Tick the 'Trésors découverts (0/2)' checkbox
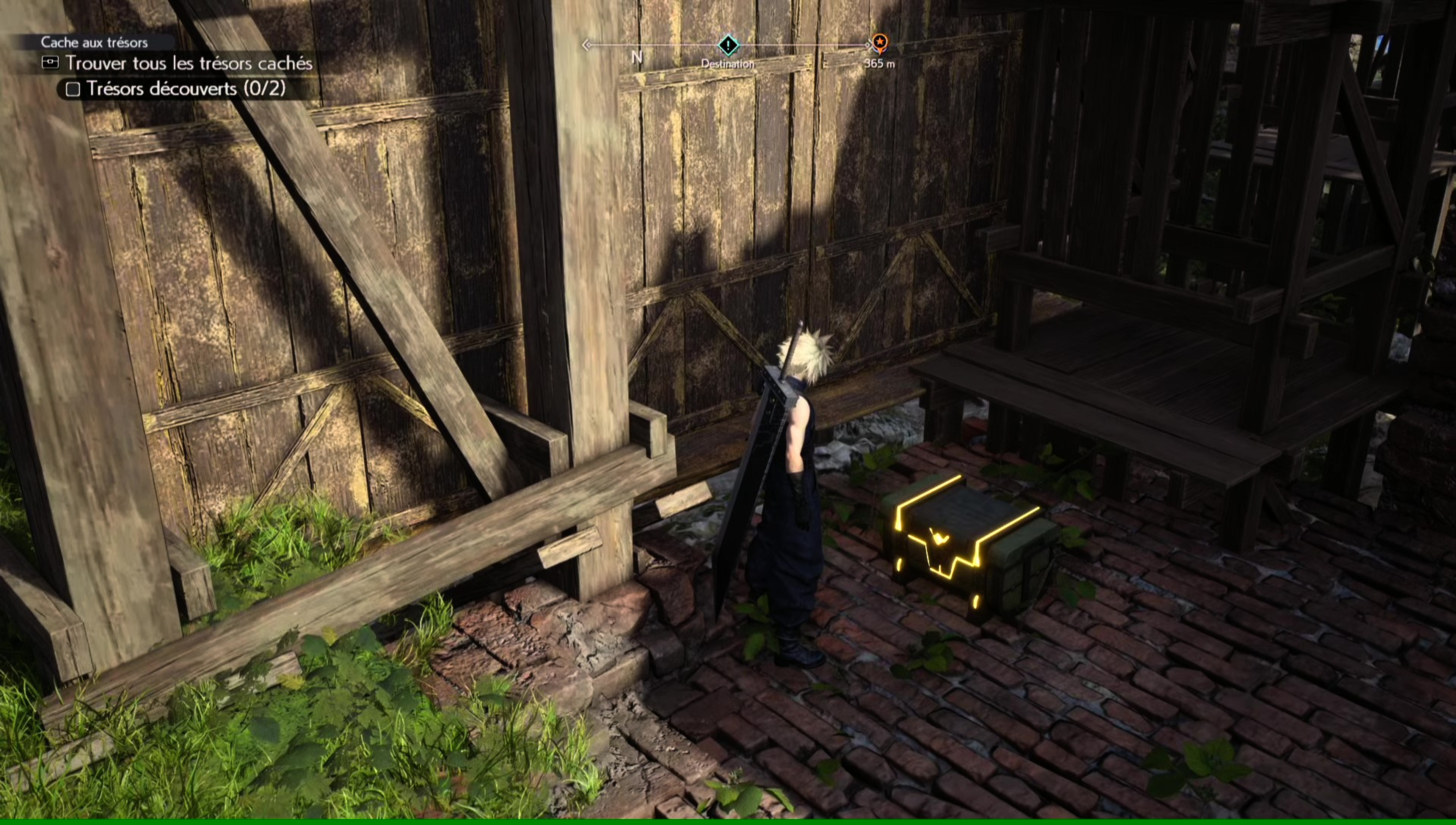Viewport: 1456px width, 825px height. pos(73,89)
